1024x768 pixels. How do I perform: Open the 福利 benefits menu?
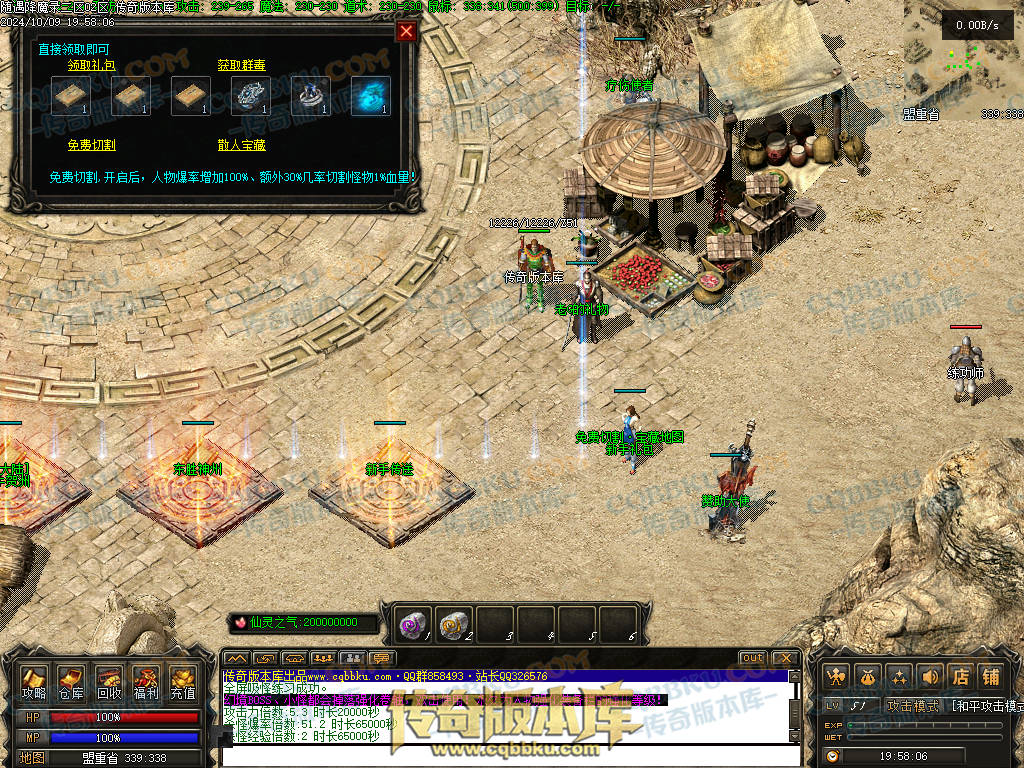point(146,684)
